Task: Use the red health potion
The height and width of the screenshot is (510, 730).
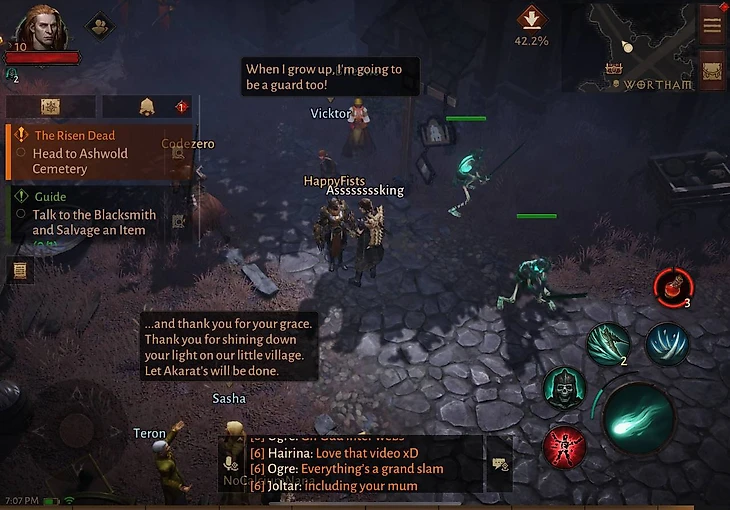Action: point(671,287)
